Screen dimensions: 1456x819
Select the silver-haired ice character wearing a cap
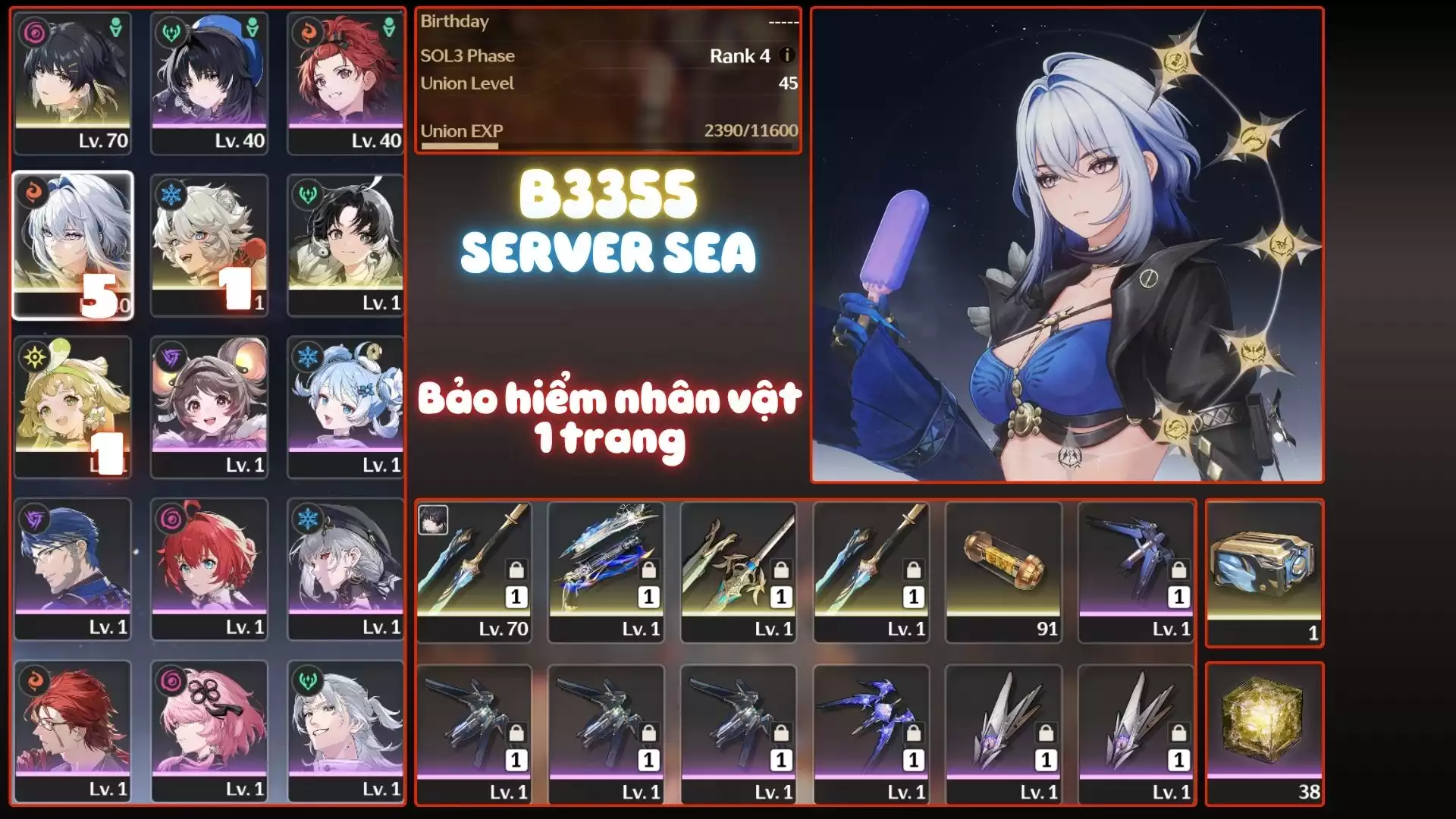(346, 569)
